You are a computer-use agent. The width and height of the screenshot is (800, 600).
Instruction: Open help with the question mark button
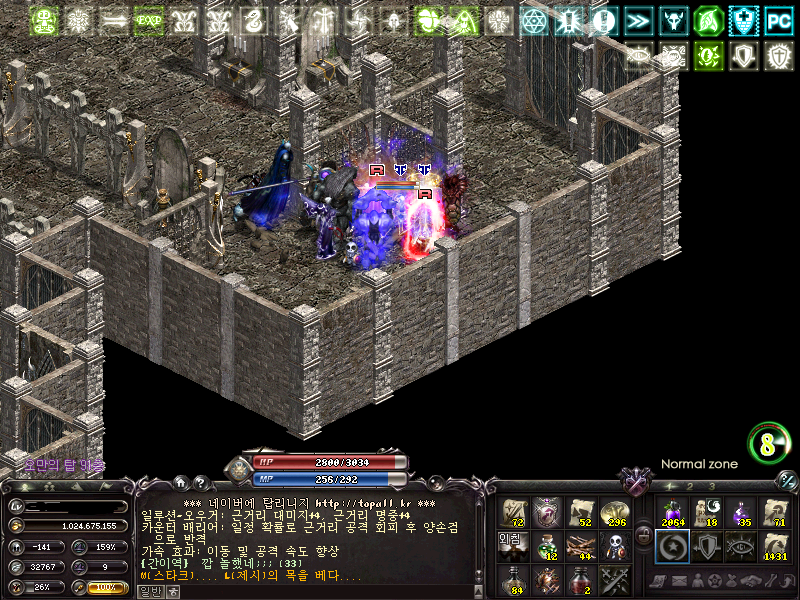[x=199, y=482]
